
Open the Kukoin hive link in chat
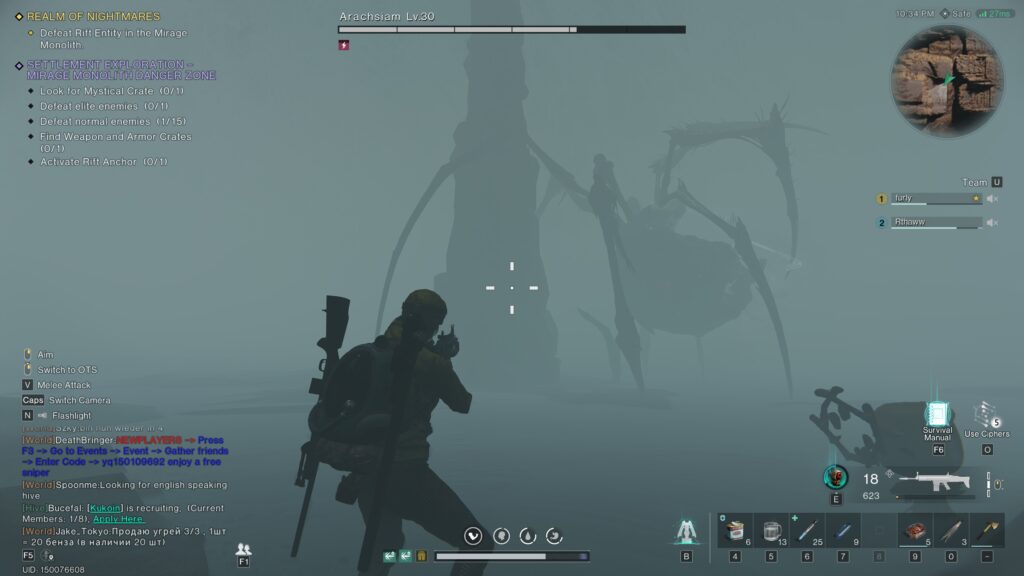[x=103, y=509]
